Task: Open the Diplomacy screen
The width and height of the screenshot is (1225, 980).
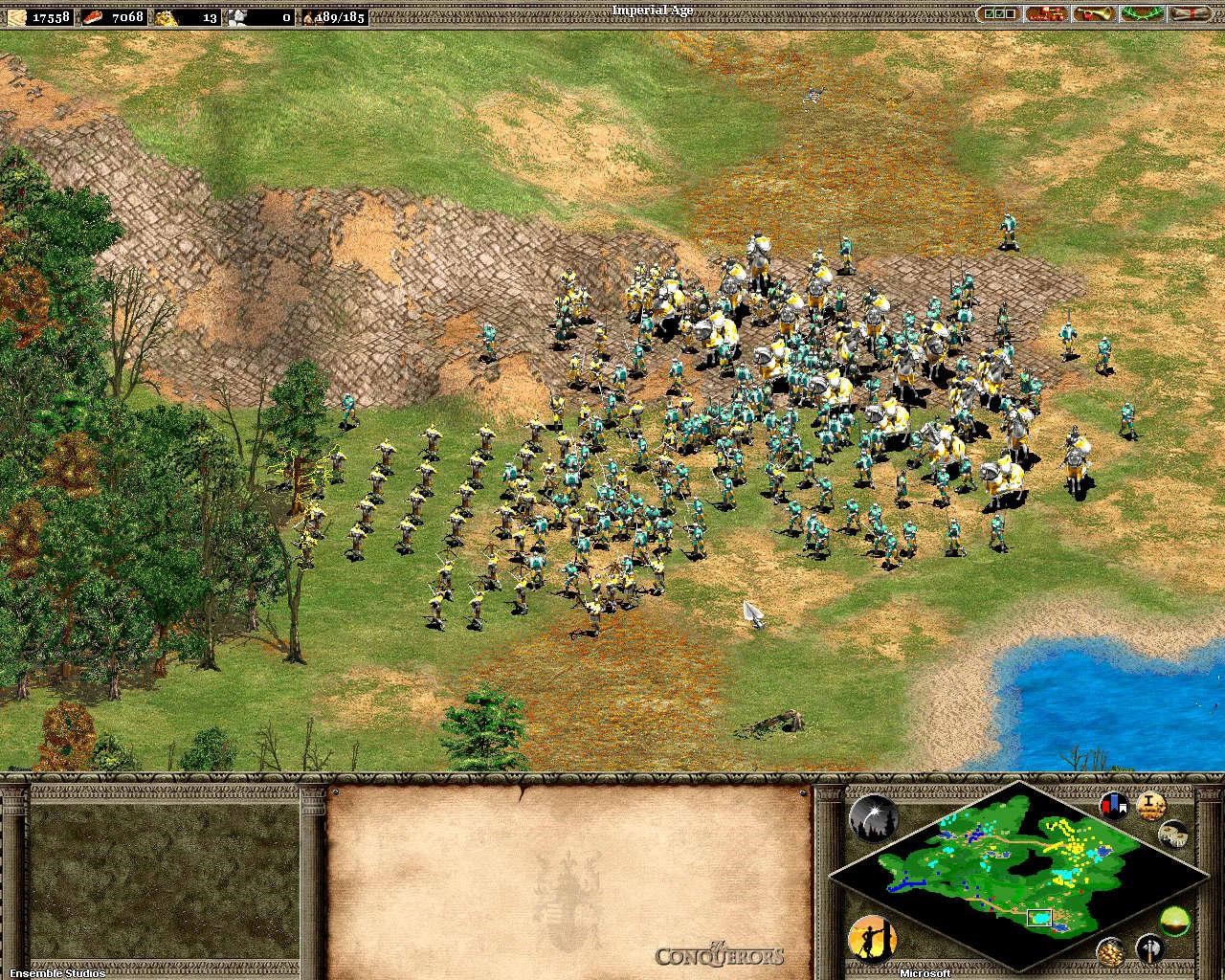Action: (1048, 12)
